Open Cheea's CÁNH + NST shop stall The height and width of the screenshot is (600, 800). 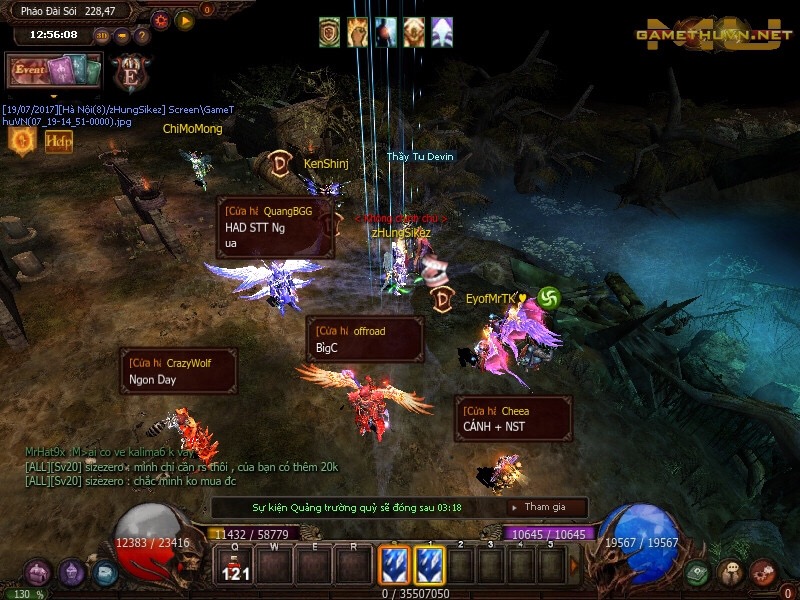pos(513,419)
